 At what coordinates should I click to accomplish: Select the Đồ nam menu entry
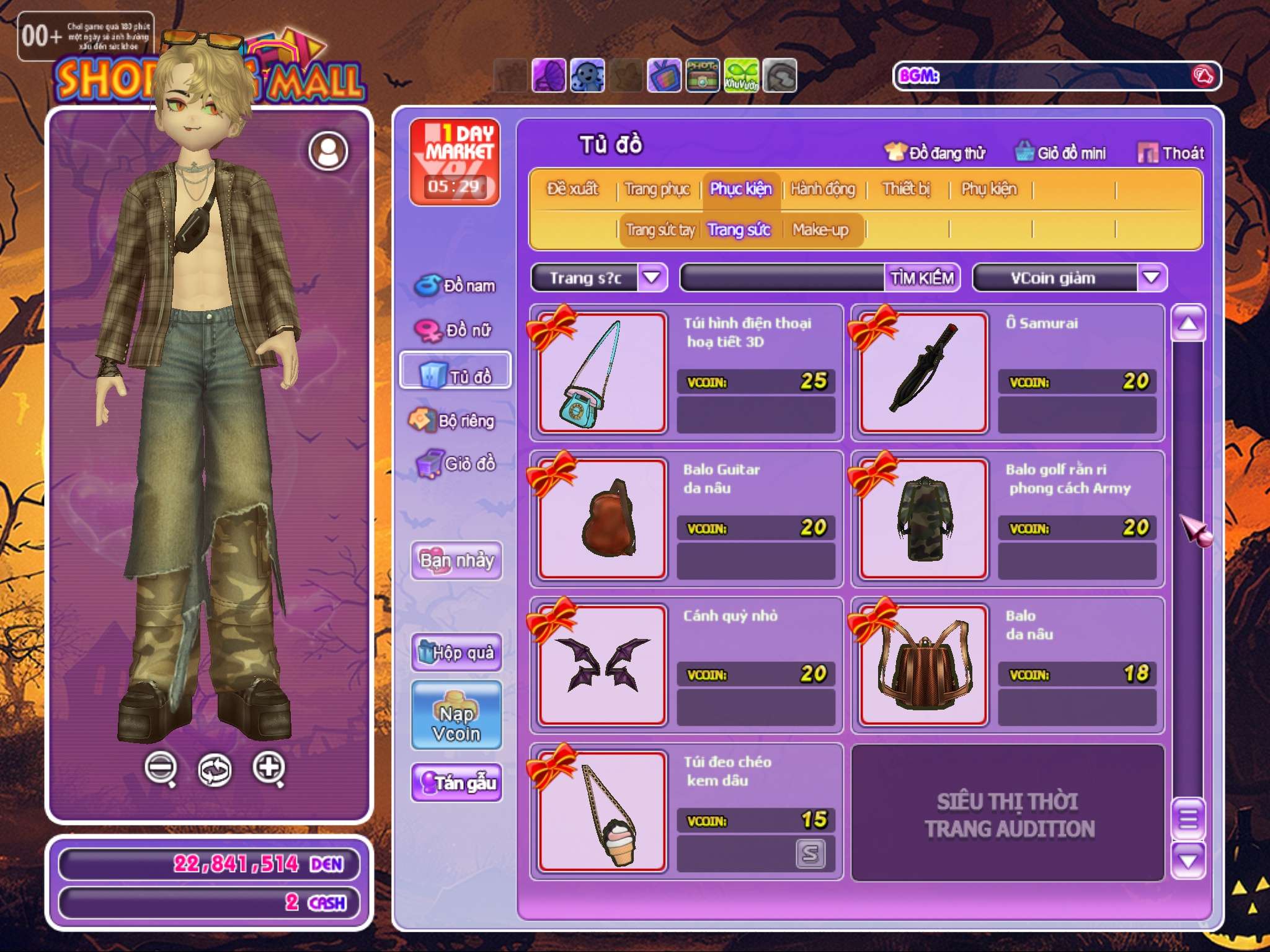pyautogui.click(x=456, y=285)
